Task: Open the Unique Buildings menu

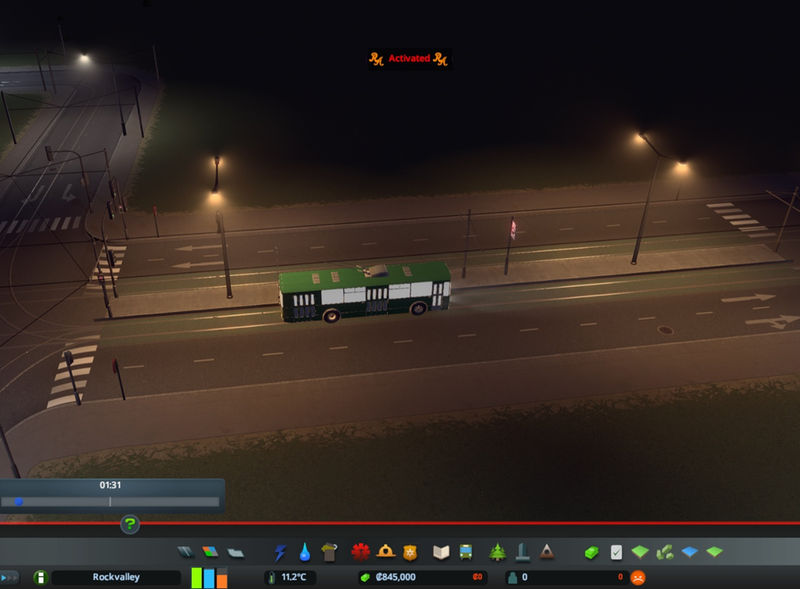Action: click(522, 552)
